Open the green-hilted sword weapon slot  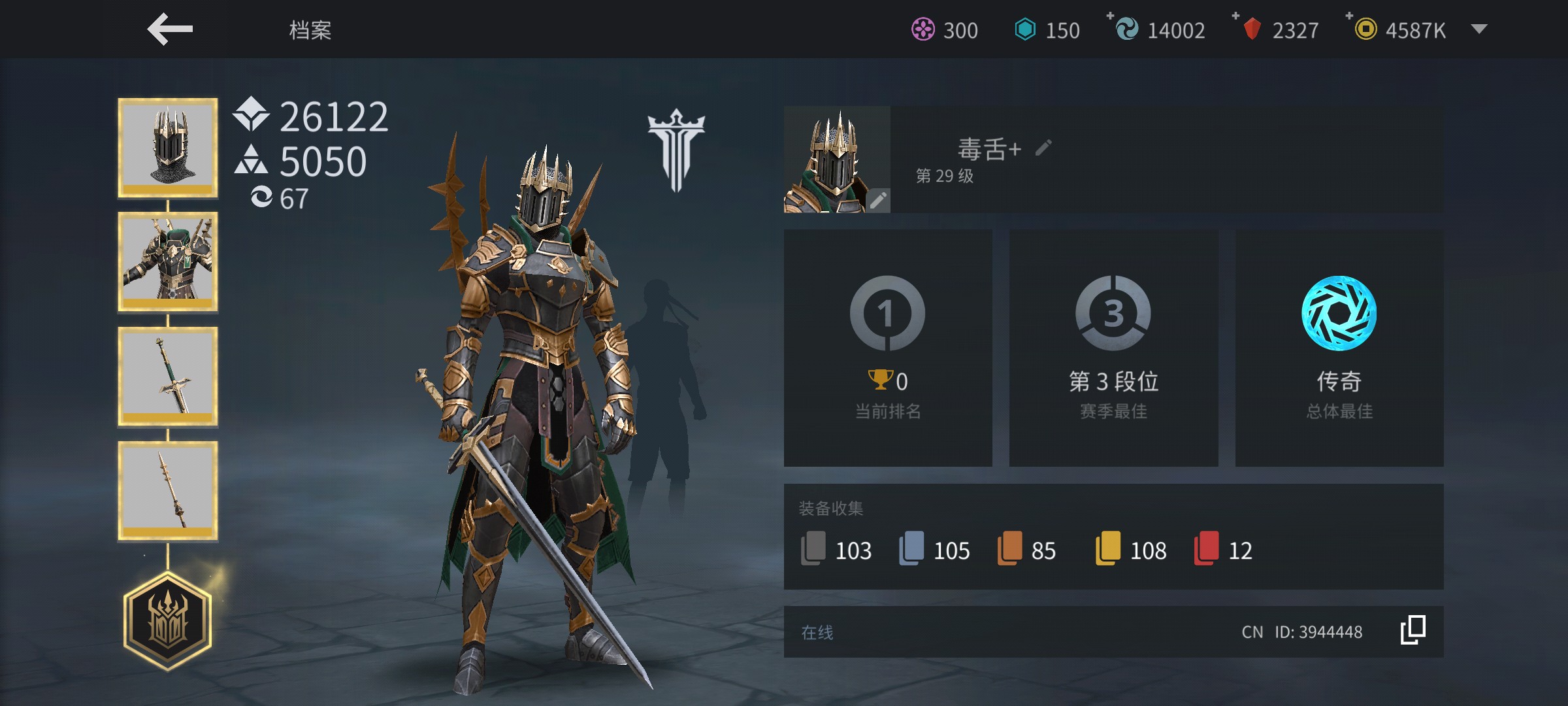tap(168, 377)
